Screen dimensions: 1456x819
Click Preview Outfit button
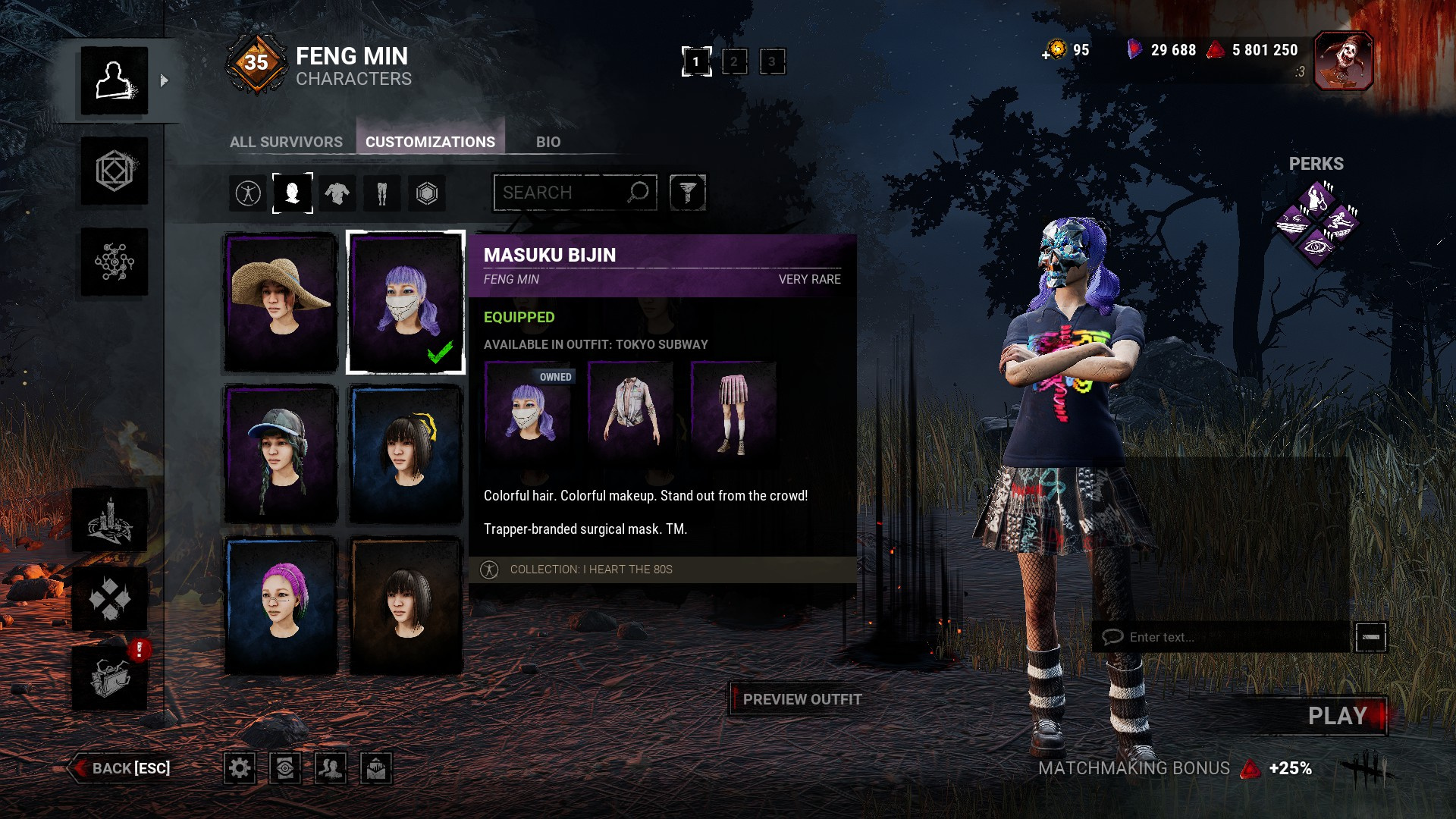click(x=802, y=699)
